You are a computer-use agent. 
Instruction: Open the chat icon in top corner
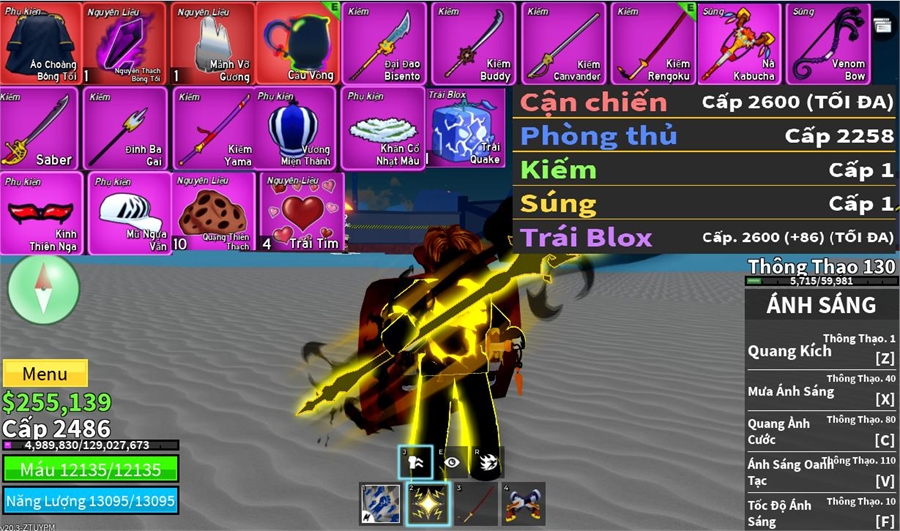point(883,25)
